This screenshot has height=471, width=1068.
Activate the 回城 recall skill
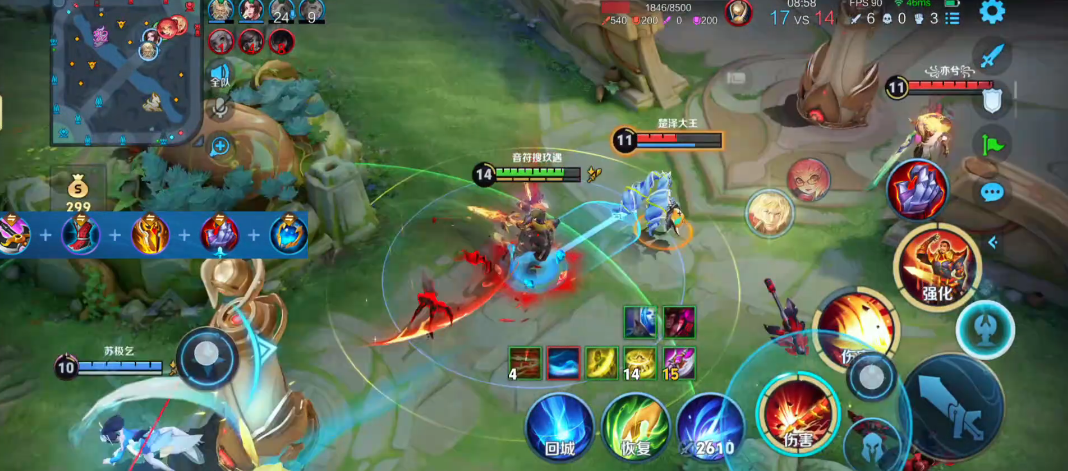point(560,425)
